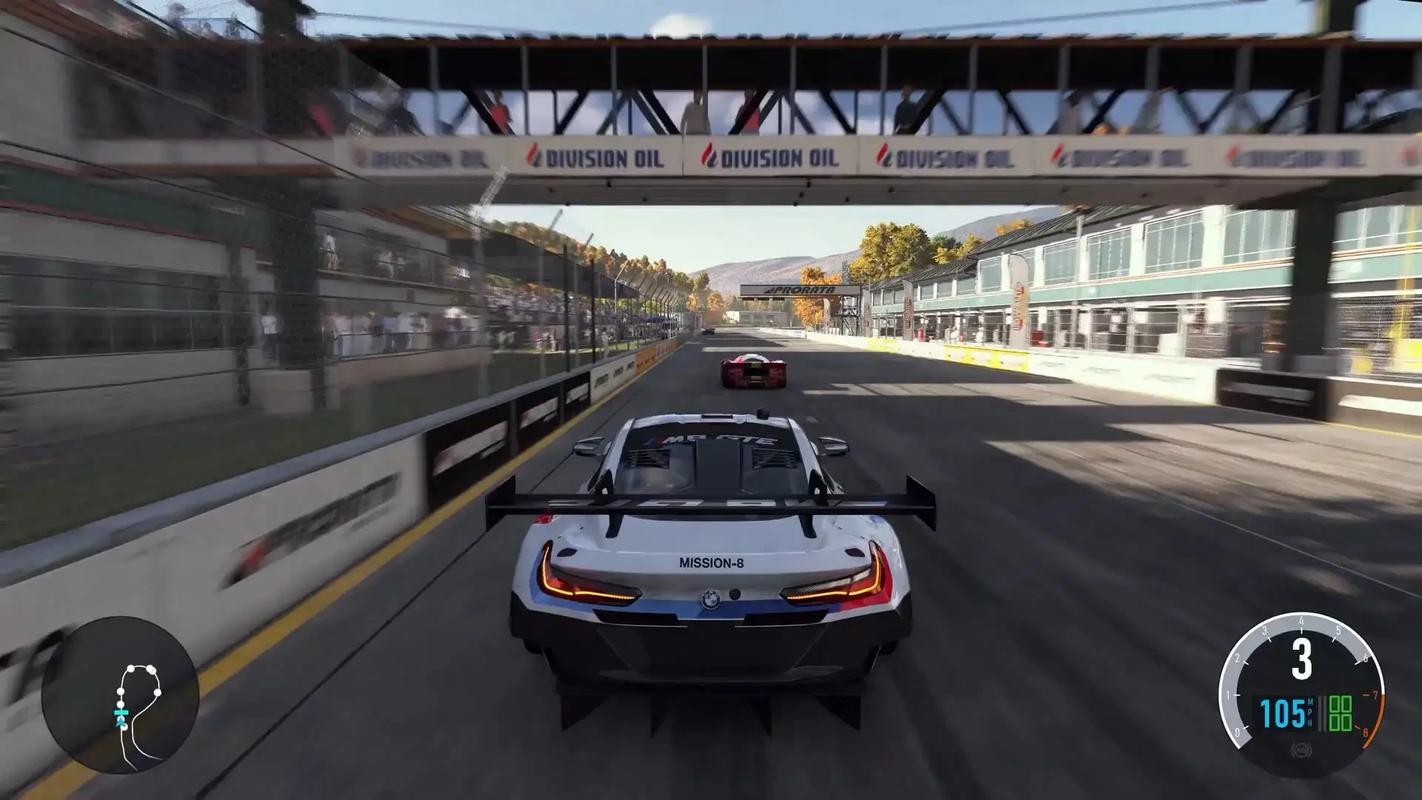Open the circular track minimap
This screenshot has height=800, width=1422.
coord(120,695)
